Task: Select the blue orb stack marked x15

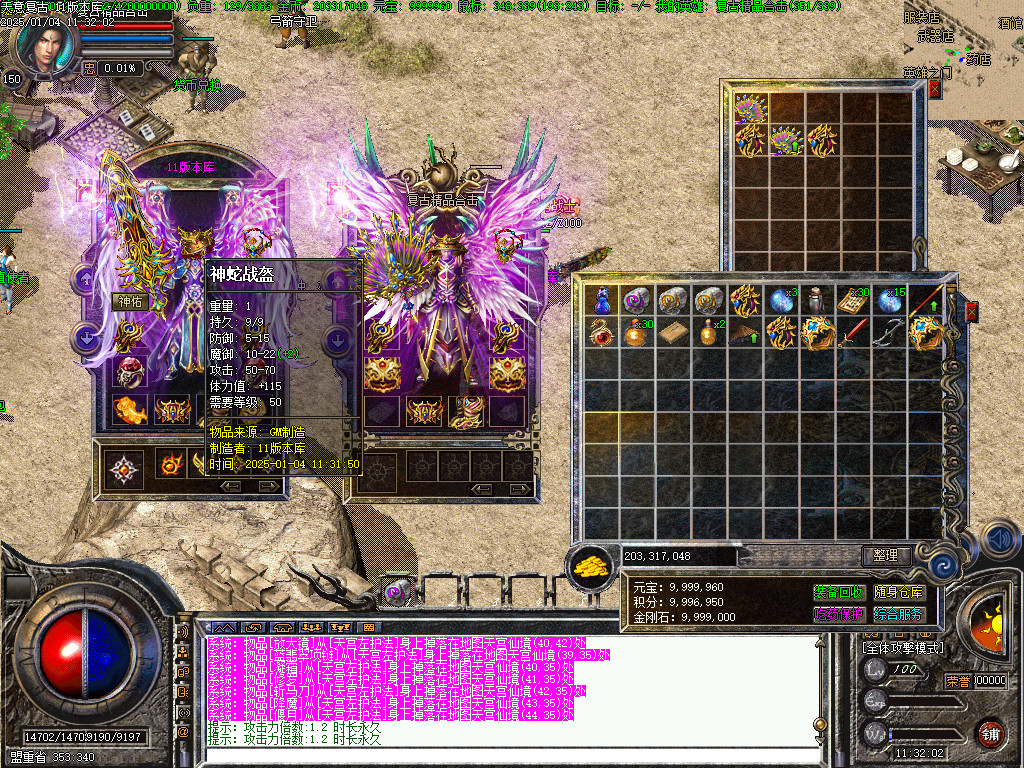Action: tap(889, 300)
